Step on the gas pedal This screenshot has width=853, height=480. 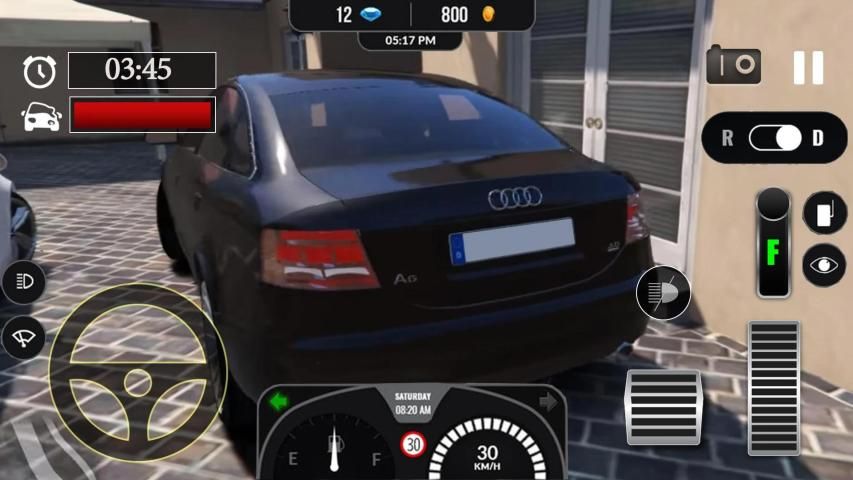[774, 387]
